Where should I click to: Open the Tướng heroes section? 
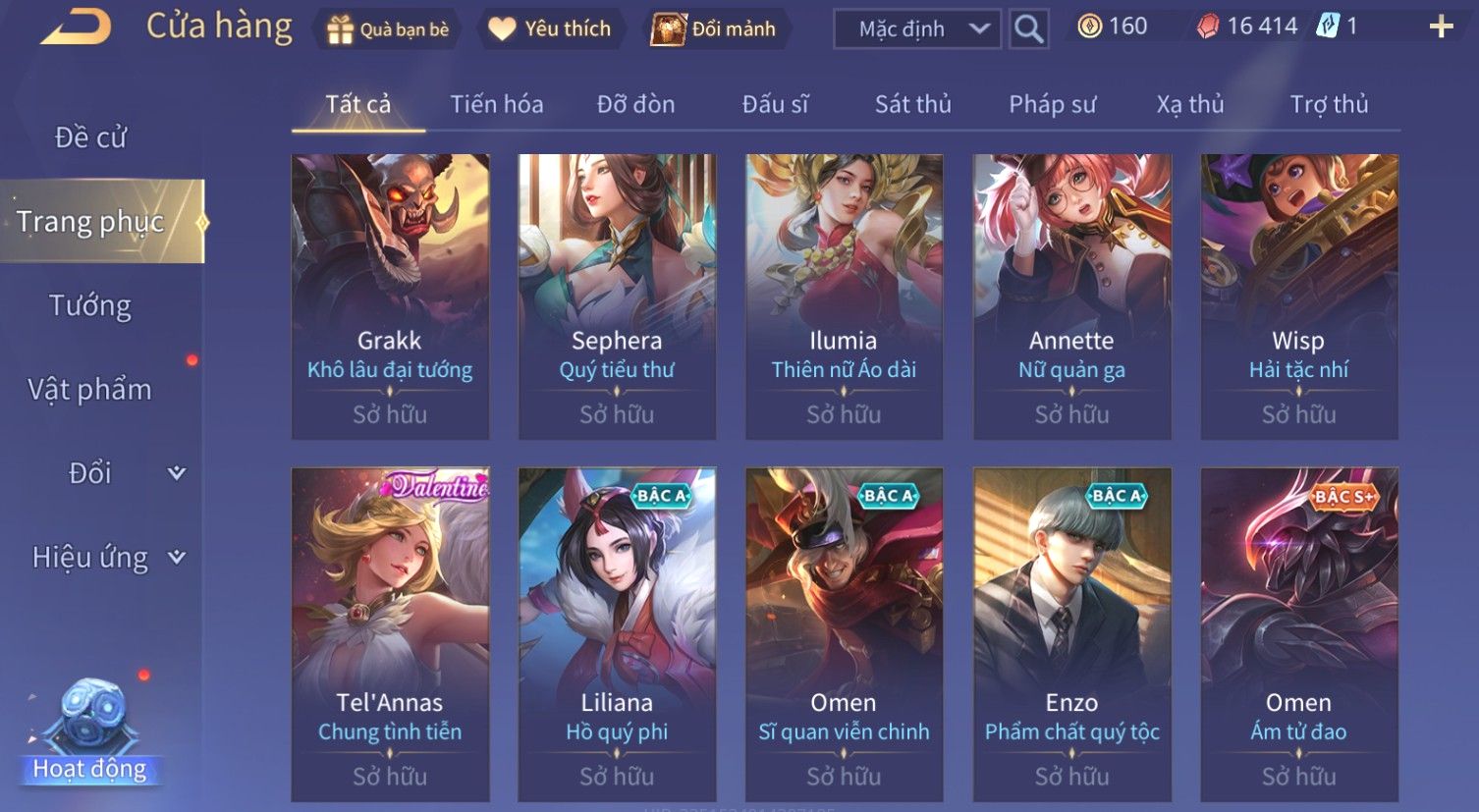(x=90, y=305)
